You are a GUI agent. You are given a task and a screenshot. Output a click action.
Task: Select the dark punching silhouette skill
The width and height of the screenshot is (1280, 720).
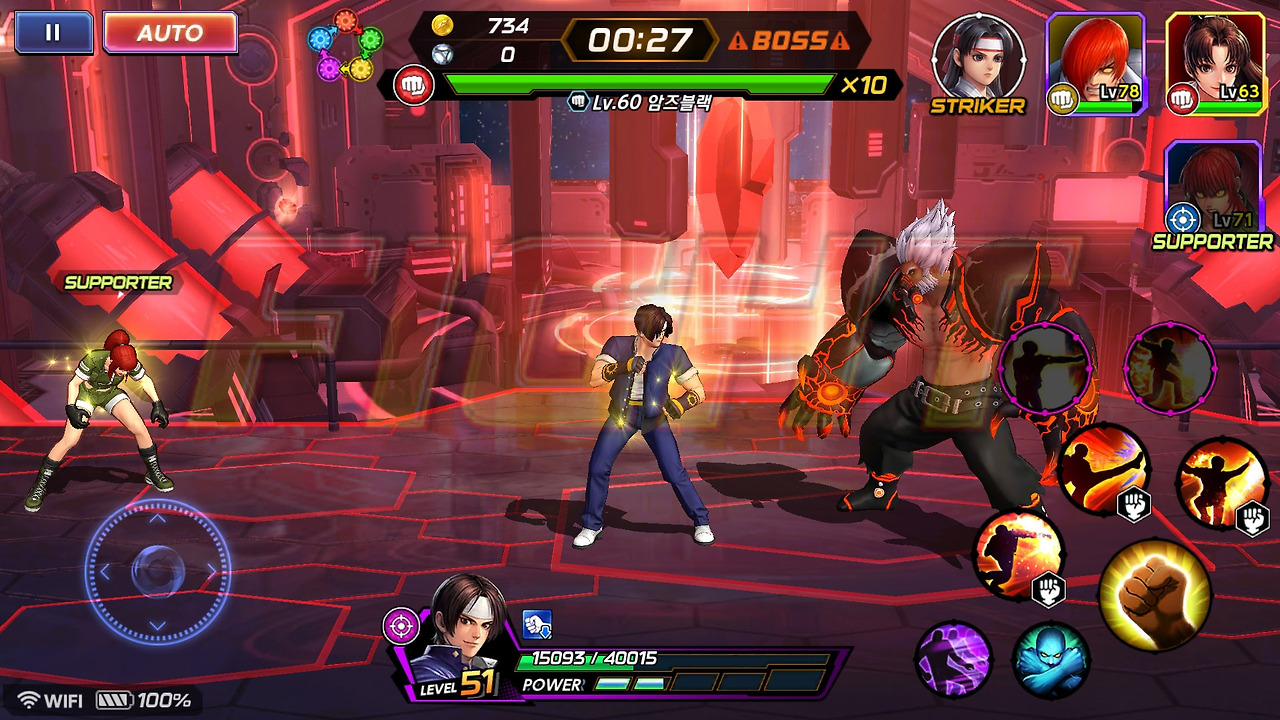pyautogui.click(x=1046, y=369)
